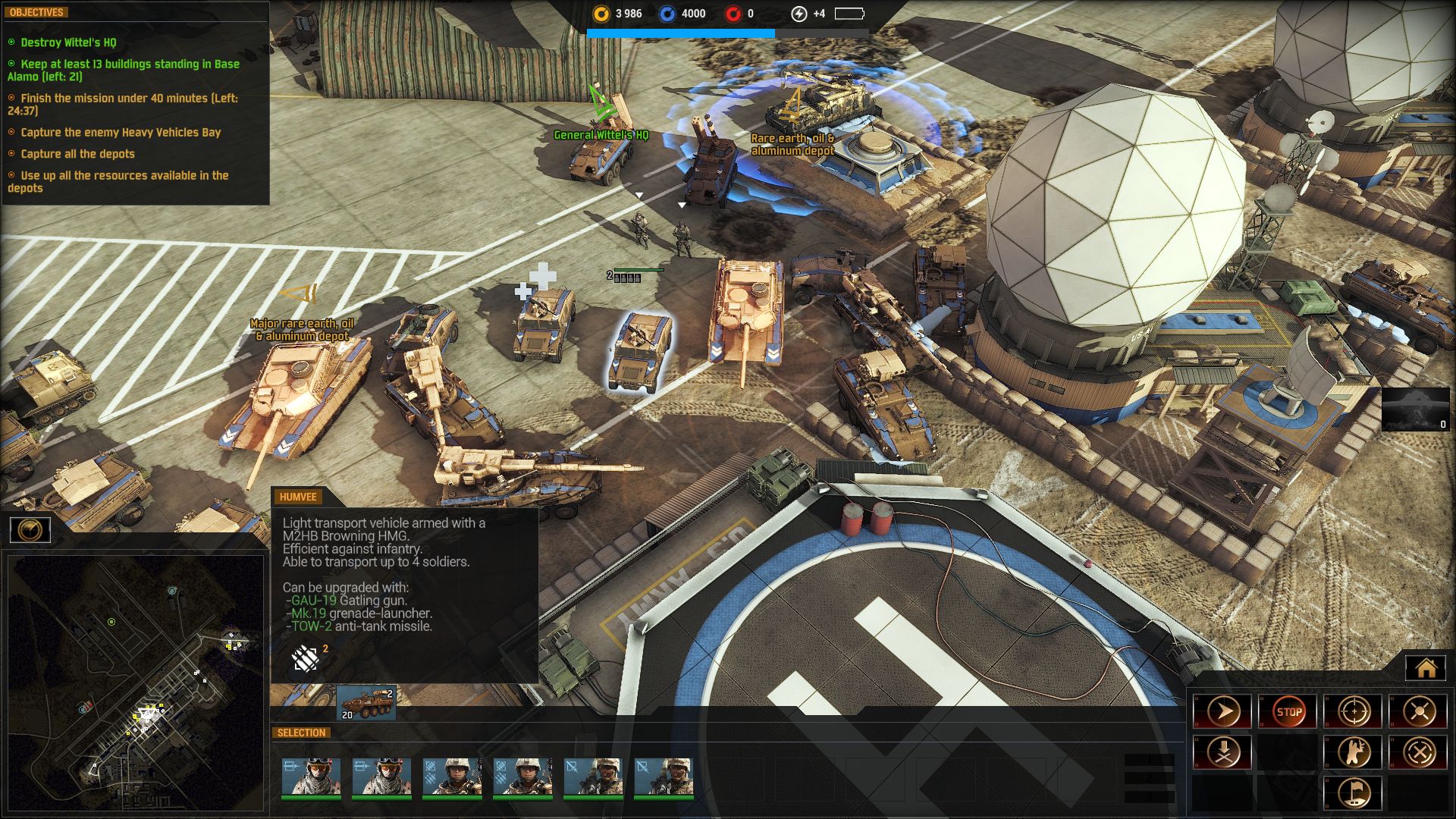
Task: Choose the unload troops arrow command
Action: click(x=1222, y=752)
